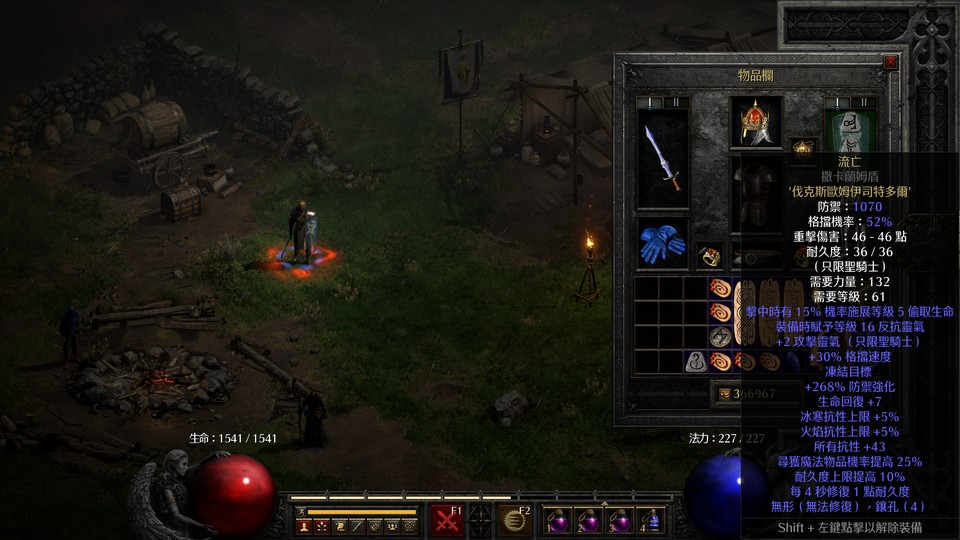Use the blue mana potion in belt

point(653,521)
